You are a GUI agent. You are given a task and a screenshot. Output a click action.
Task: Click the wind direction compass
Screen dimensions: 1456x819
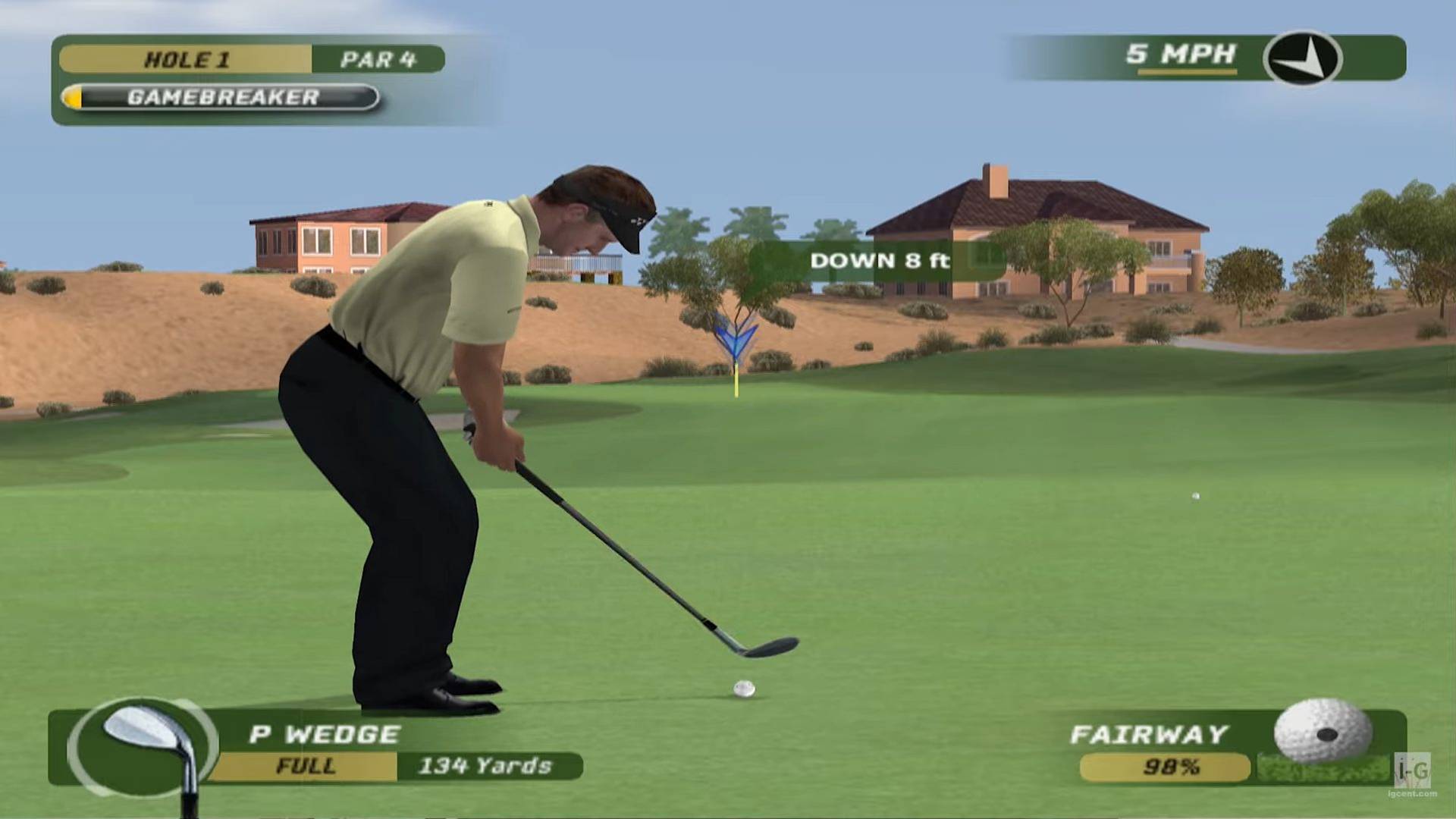[x=1302, y=58]
